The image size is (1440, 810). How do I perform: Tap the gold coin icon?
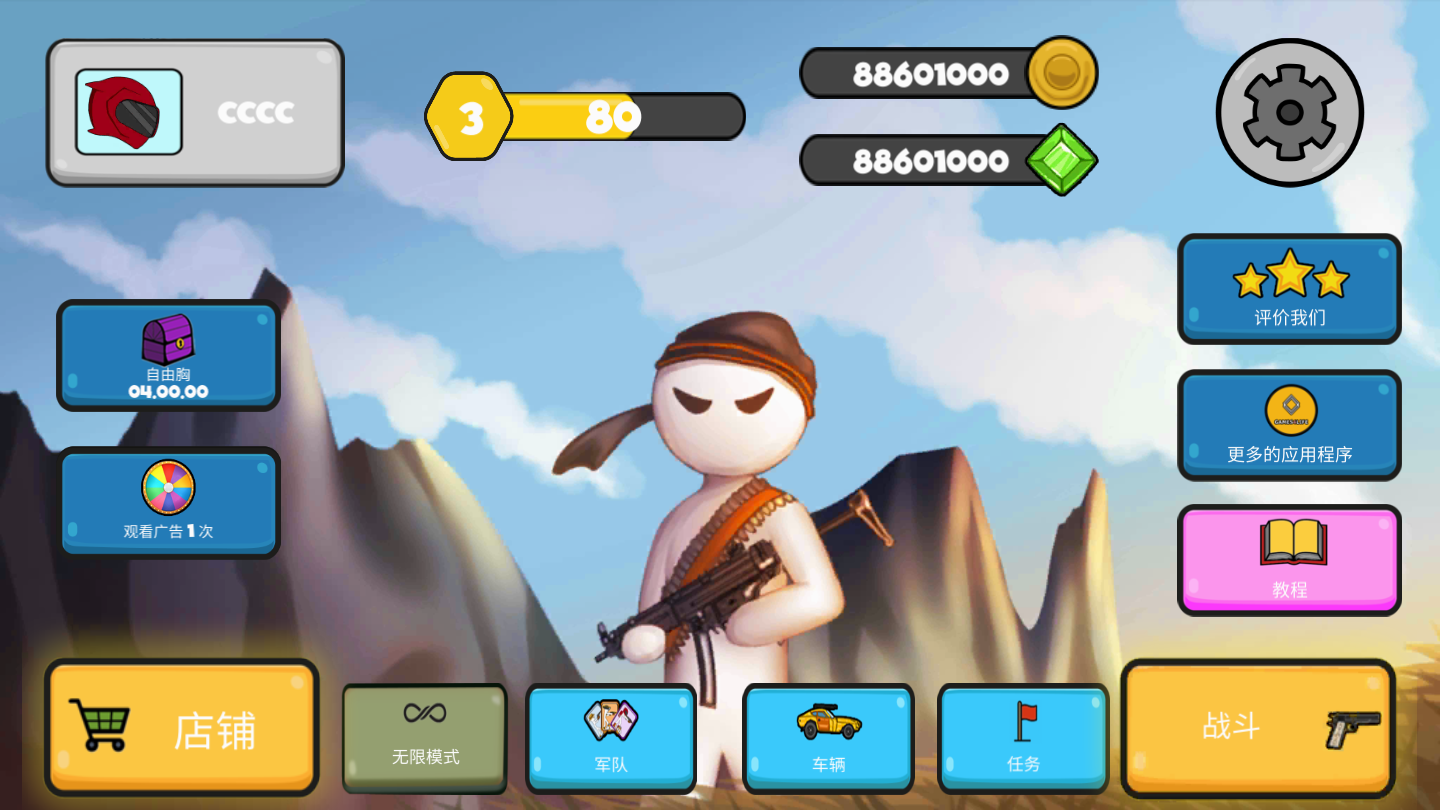tap(1062, 72)
